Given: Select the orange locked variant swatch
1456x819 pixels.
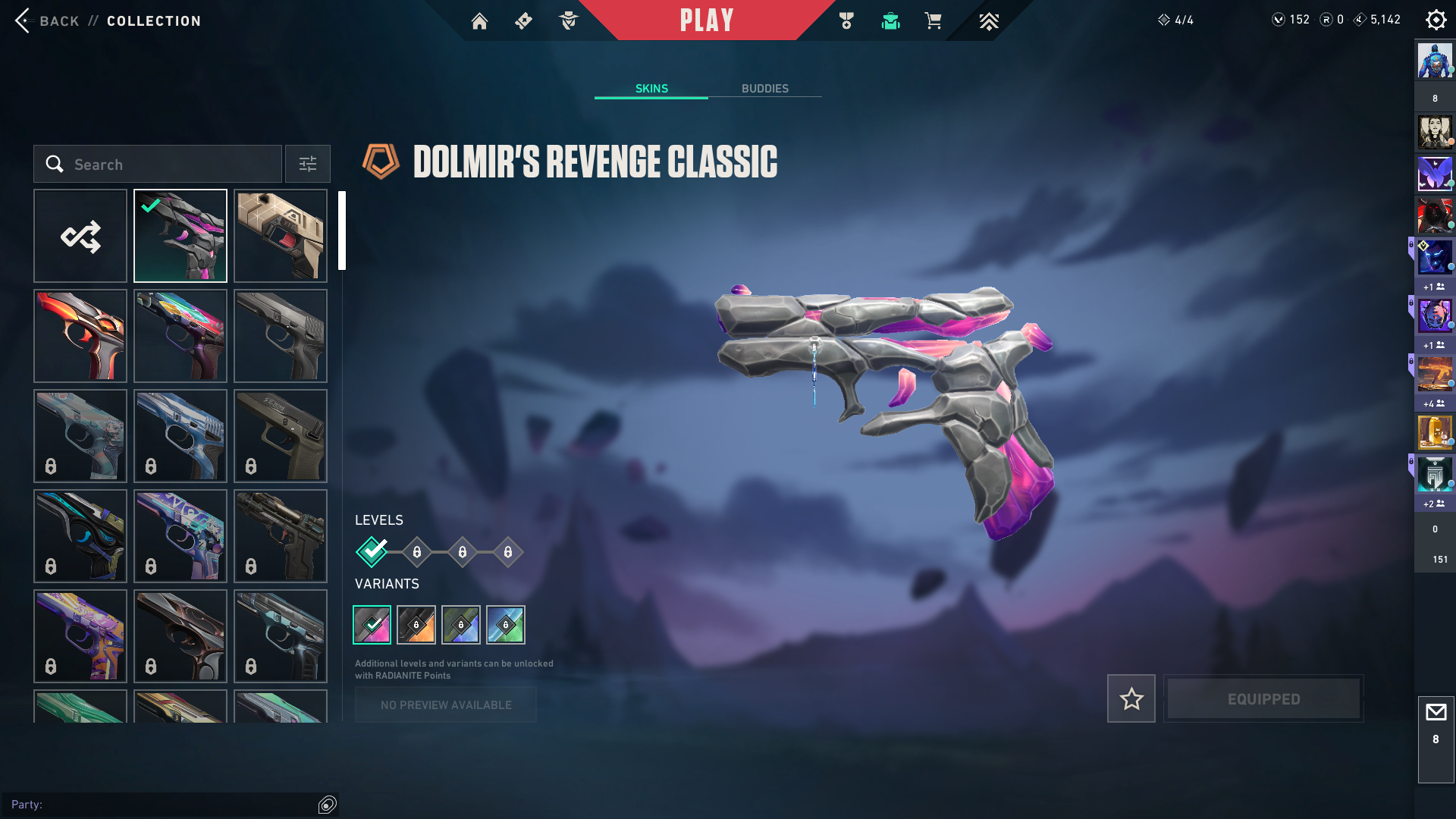Looking at the screenshot, I should tap(416, 625).
